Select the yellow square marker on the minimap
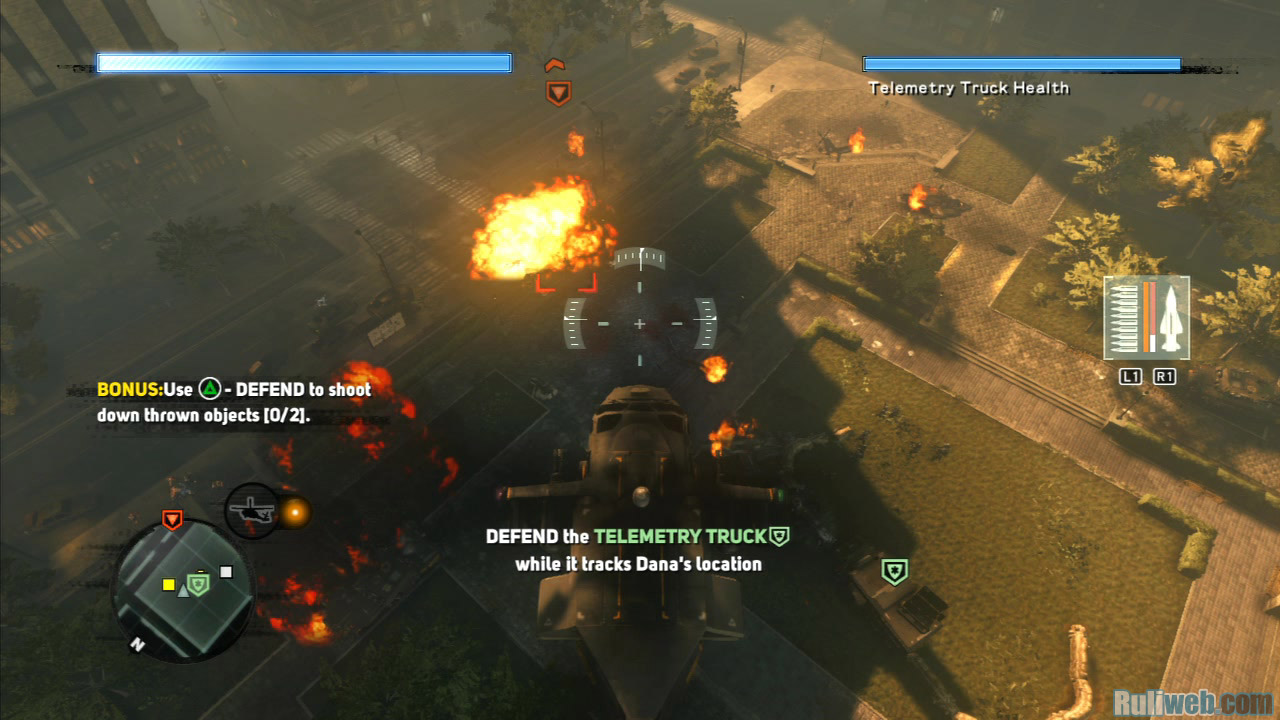The height and width of the screenshot is (720, 1280). [x=169, y=584]
